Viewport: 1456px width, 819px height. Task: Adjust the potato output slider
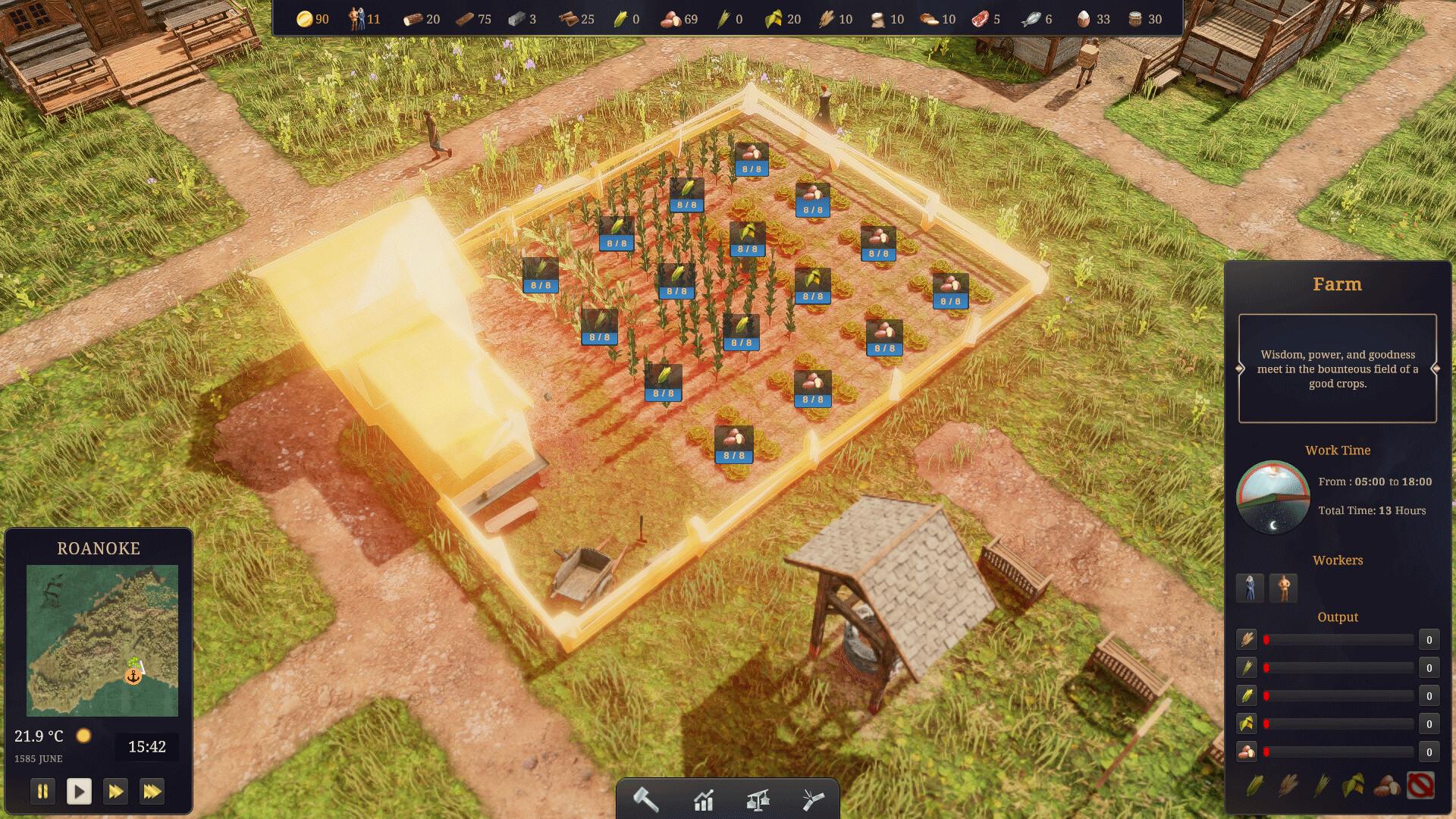[x=1338, y=752]
